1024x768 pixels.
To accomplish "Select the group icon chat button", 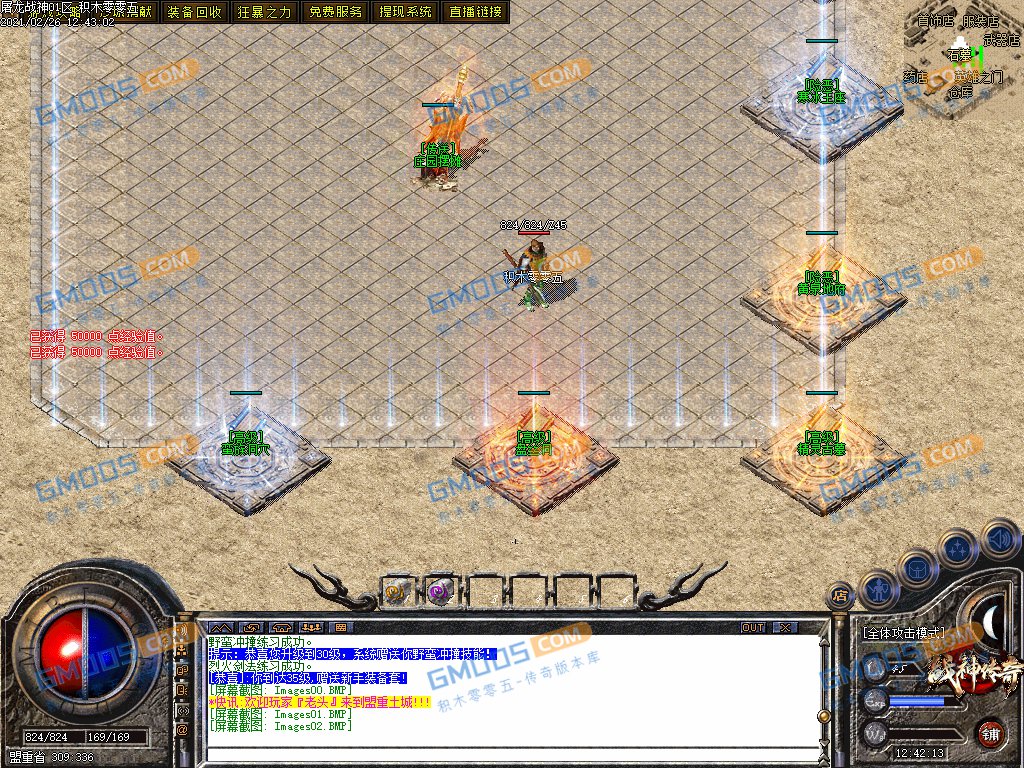I will 310,627.
